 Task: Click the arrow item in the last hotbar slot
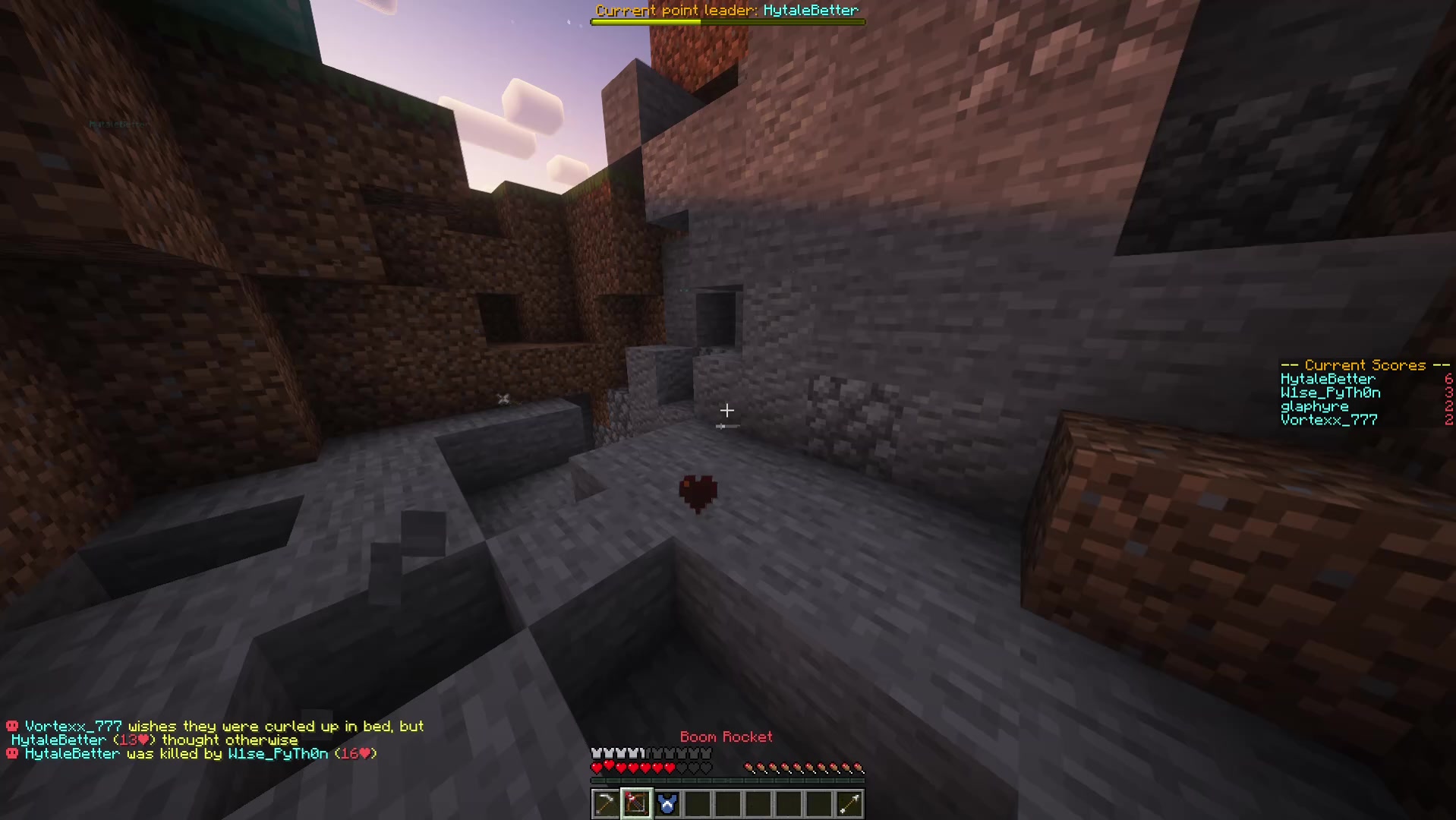pos(848,803)
